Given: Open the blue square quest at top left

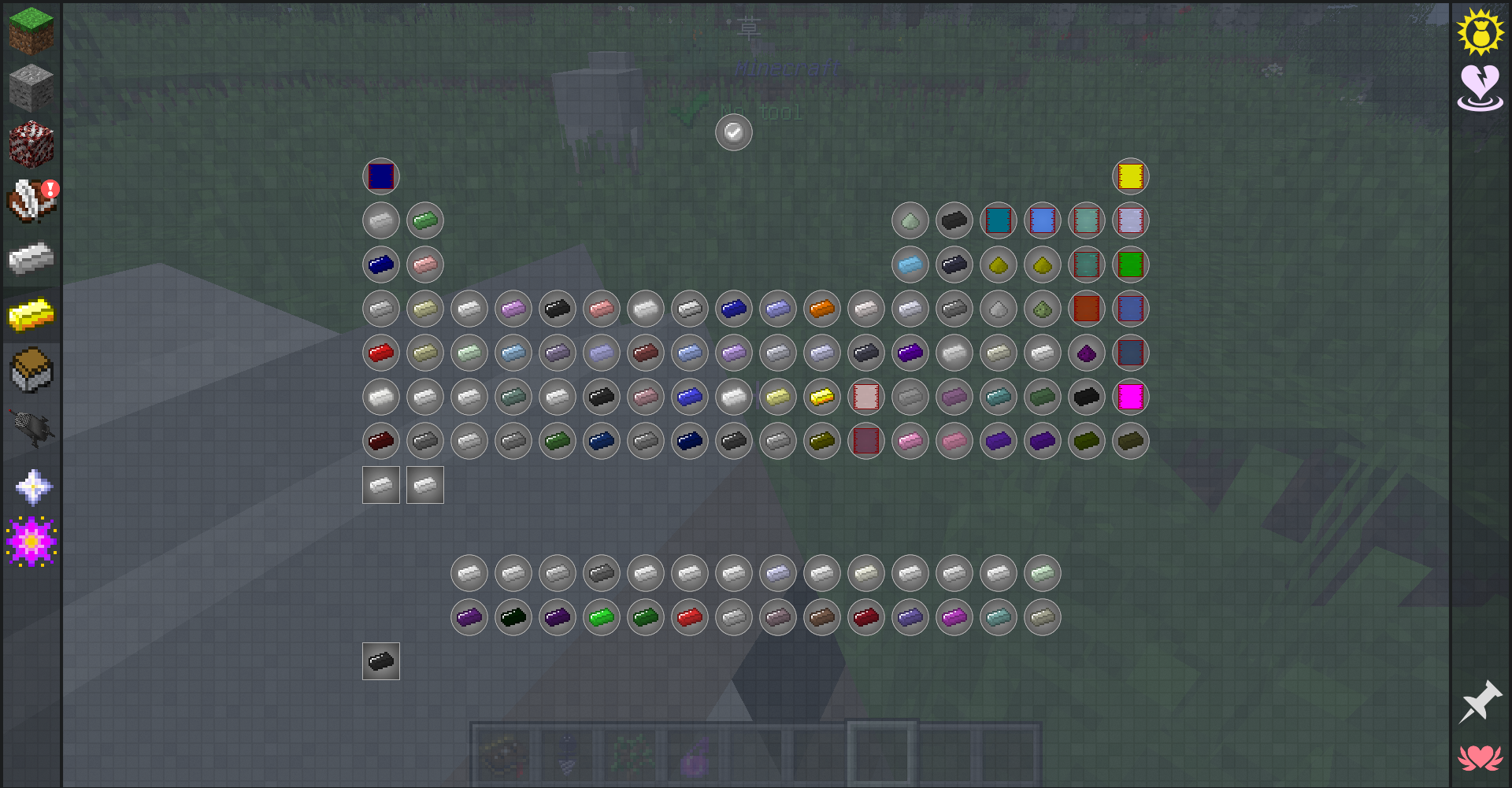Looking at the screenshot, I should (x=380, y=176).
